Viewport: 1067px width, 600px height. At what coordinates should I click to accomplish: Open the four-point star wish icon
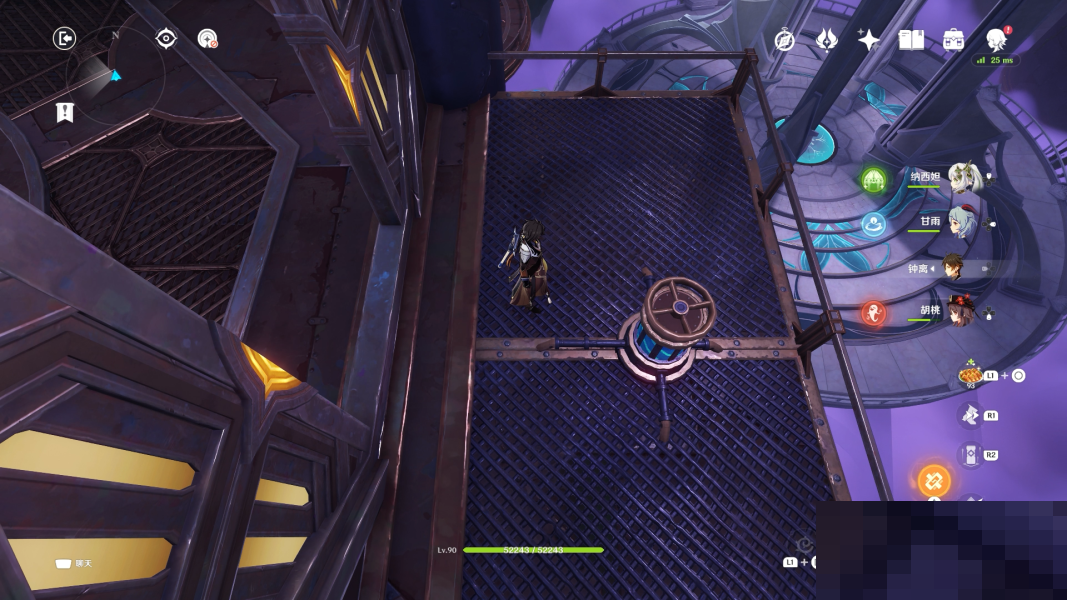868,39
